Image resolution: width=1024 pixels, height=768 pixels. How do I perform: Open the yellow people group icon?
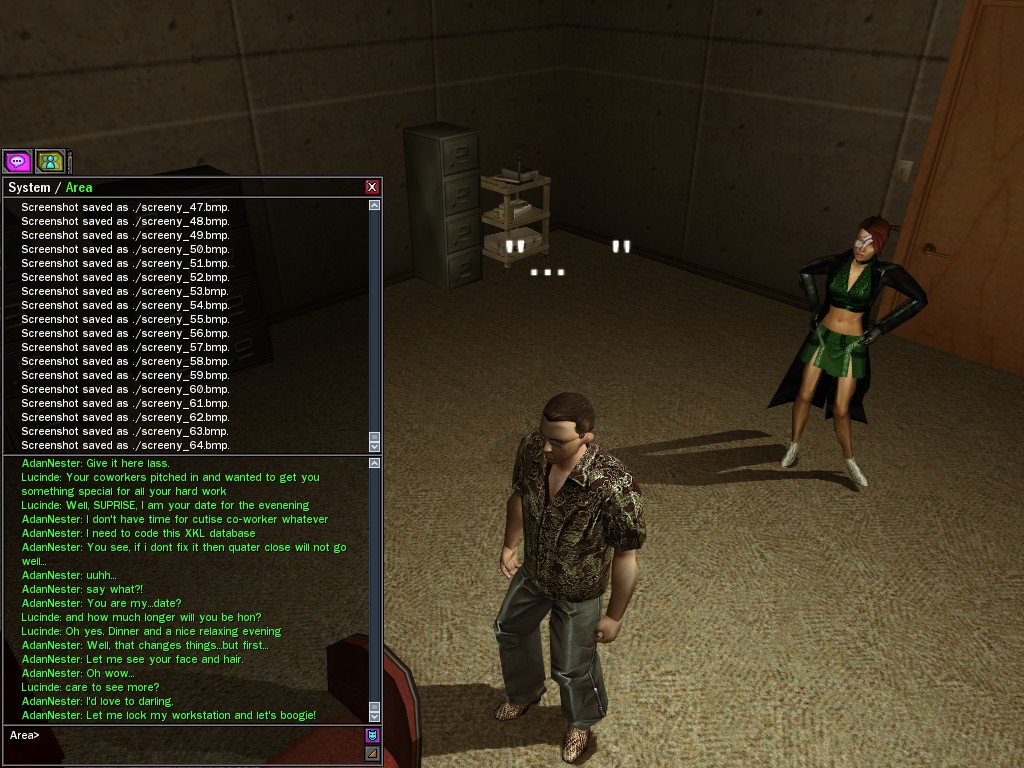click(x=50, y=161)
